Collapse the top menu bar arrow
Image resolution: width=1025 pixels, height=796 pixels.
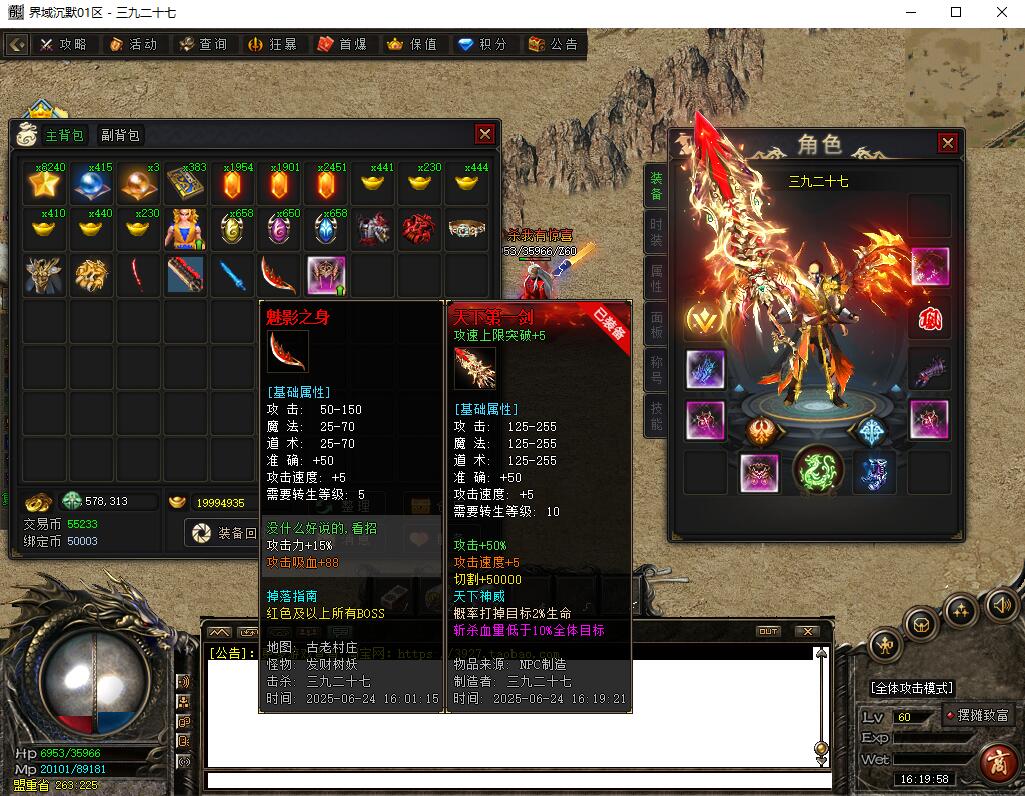click(17, 45)
